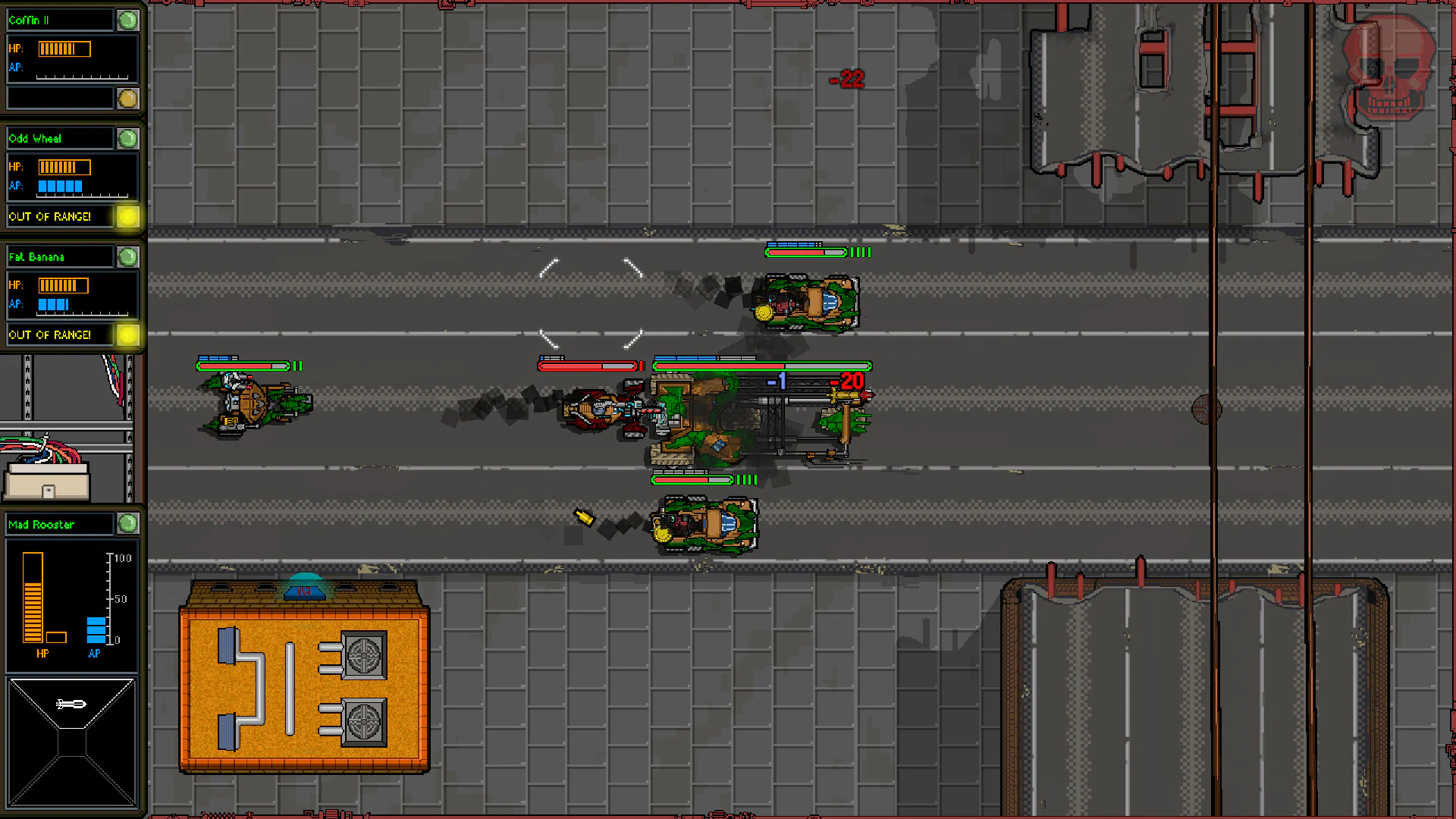
Task: Click Coffin II's green status orb
Action: click(x=127, y=20)
